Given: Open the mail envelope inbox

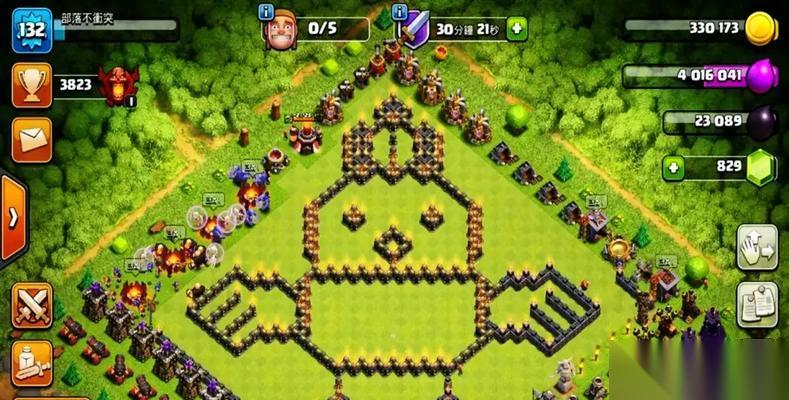Looking at the screenshot, I should pos(31,139).
